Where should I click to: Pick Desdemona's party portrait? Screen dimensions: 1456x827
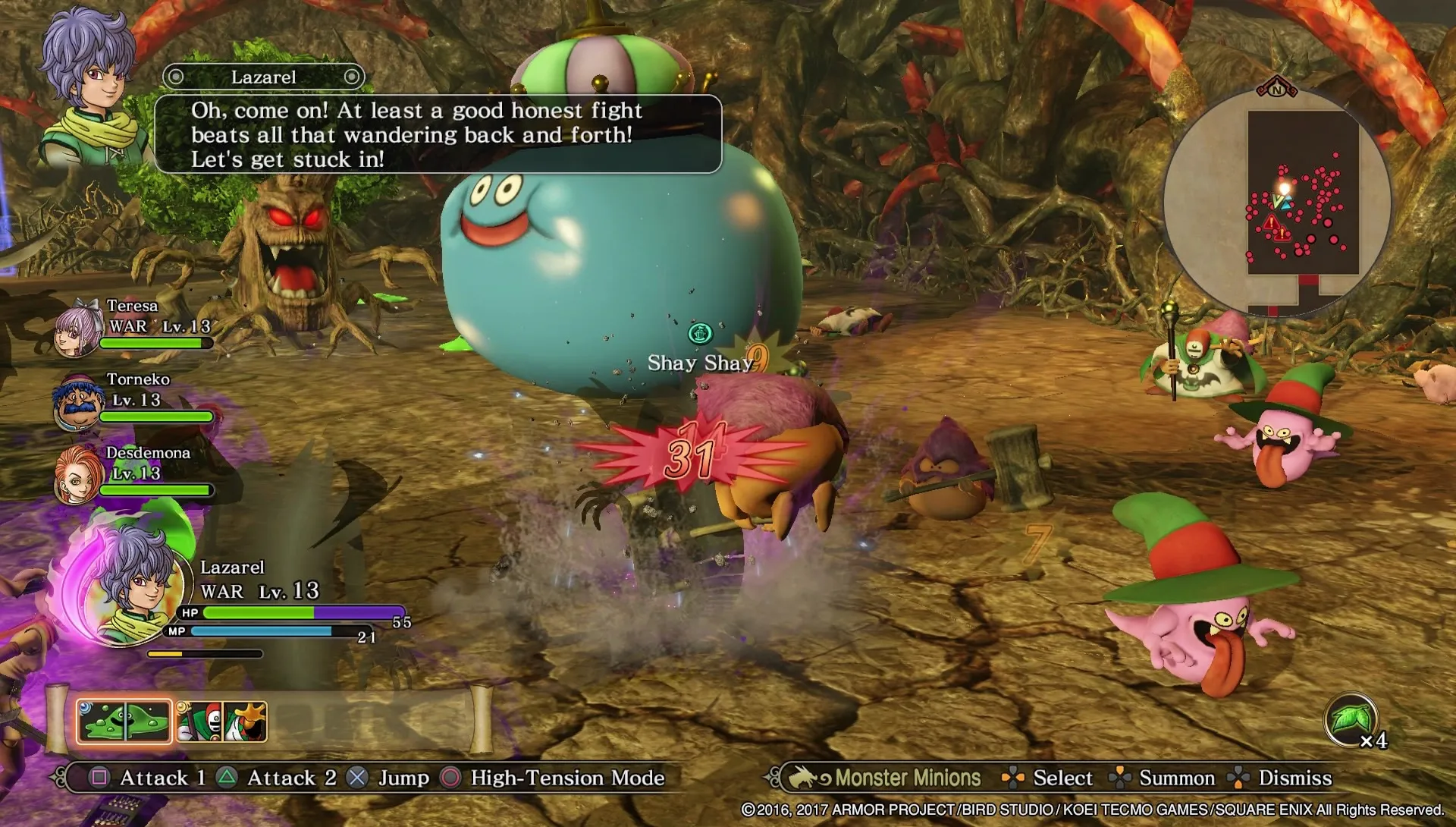tap(78, 475)
